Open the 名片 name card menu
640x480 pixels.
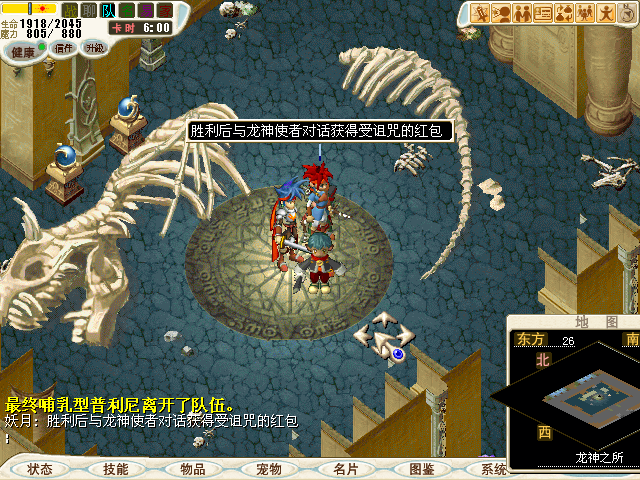pos(345,469)
